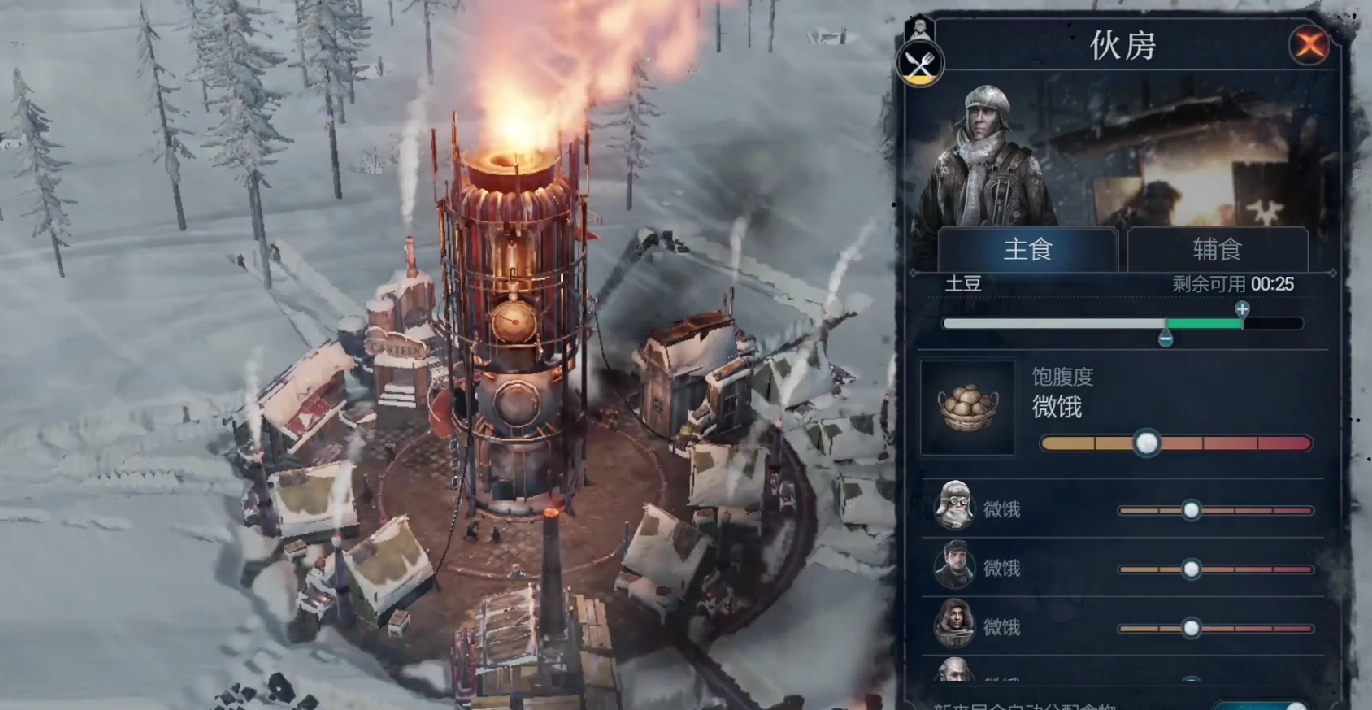Adjust the main 饱腹度 satiety slider
The height and width of the screenshot is (710, 1372).
[x=1147, y=442]
